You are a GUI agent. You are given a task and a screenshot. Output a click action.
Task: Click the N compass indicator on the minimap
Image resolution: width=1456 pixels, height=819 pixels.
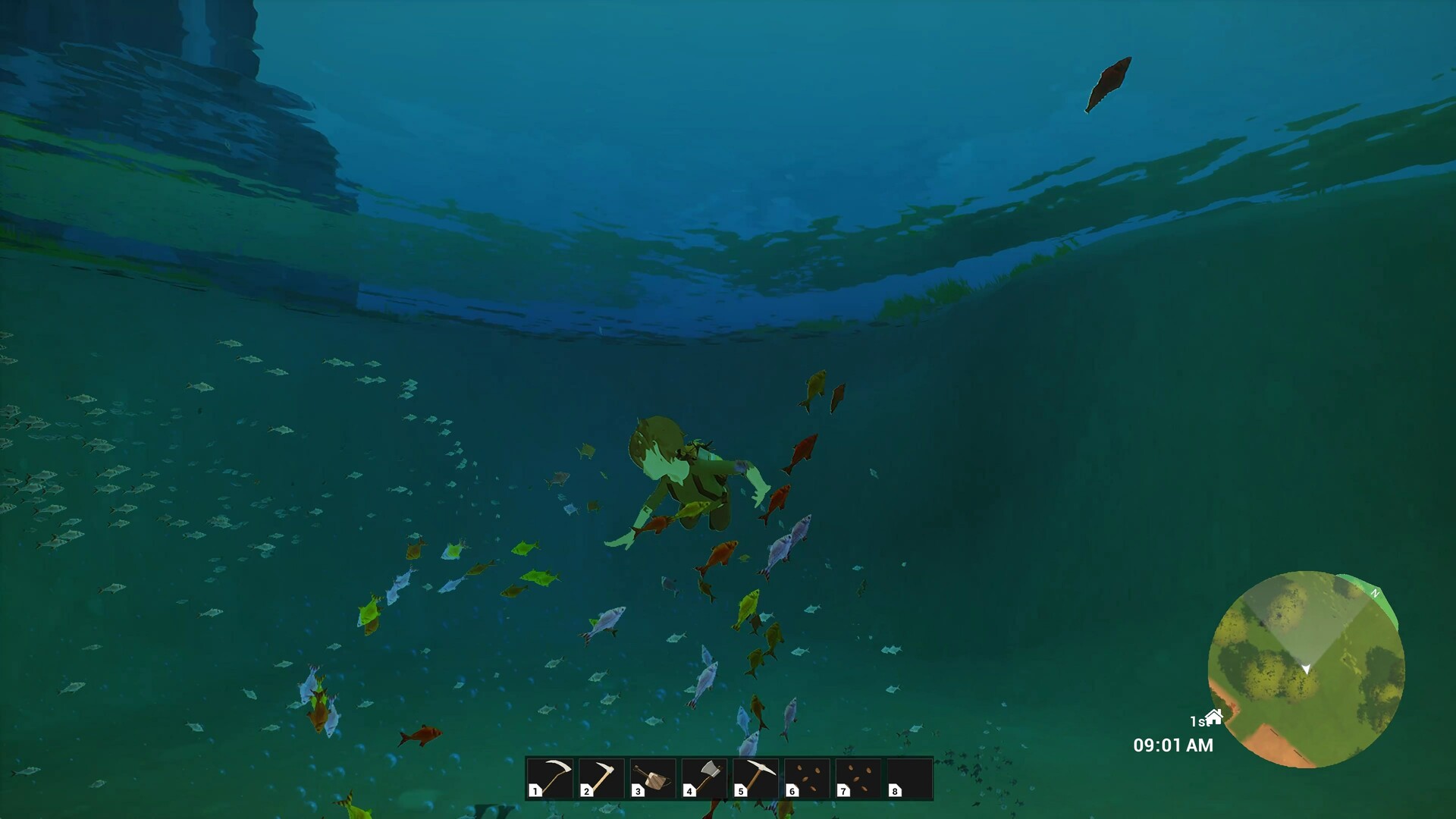(x=1375, y=592)
